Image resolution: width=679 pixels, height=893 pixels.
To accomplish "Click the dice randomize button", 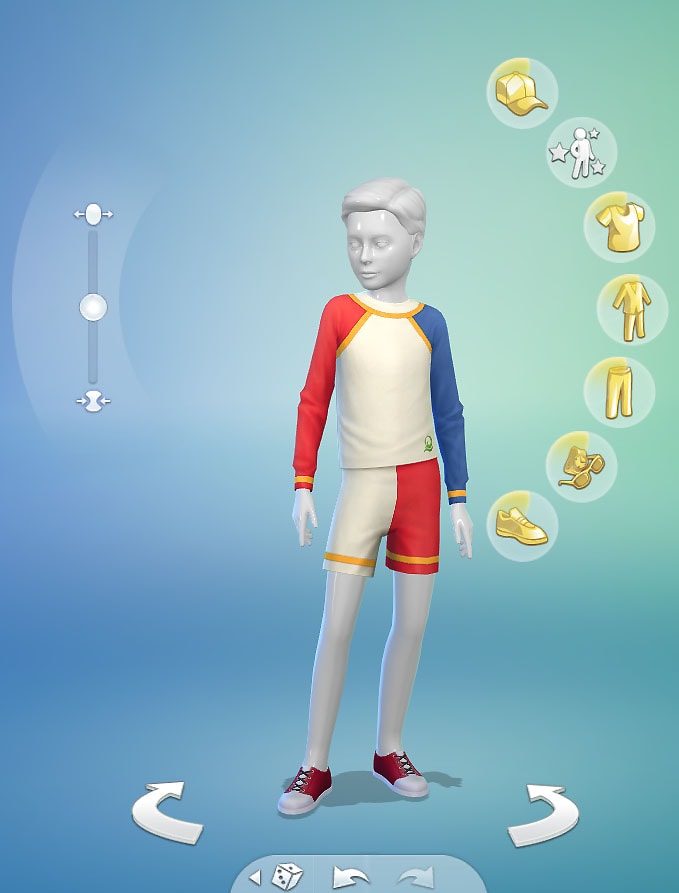I will click(x=287, y=877).
